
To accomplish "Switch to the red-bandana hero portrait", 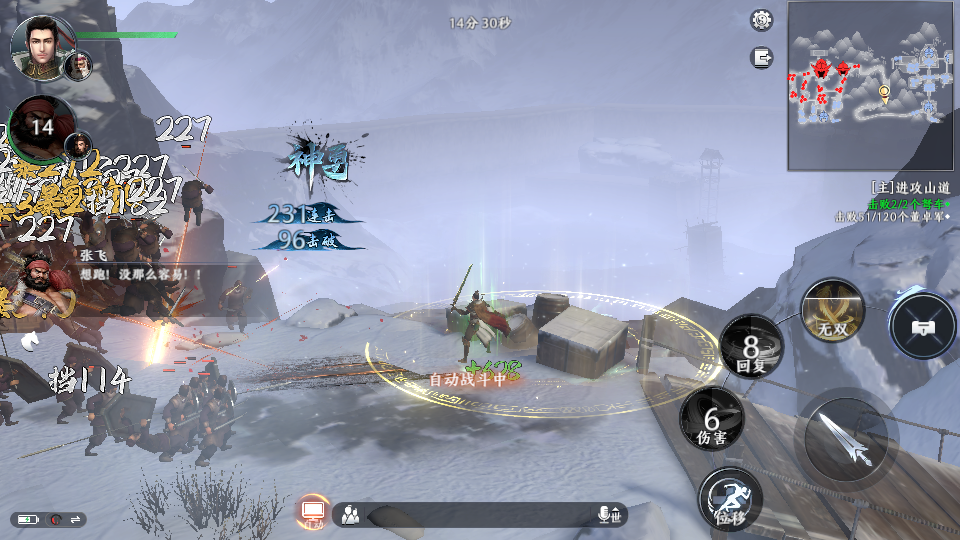I will [x=42, y=128].
